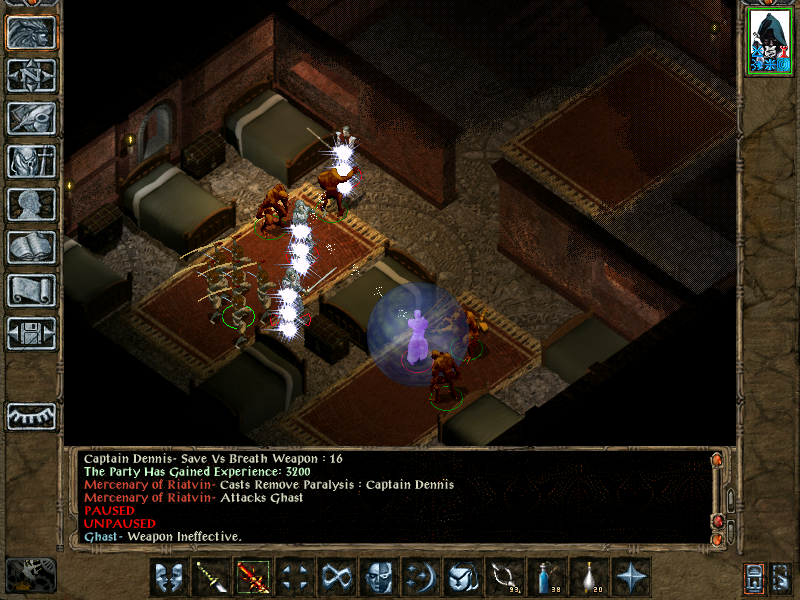Open the mage spellbook button
Screen dimensions: 800x600
tap(31, 247)
